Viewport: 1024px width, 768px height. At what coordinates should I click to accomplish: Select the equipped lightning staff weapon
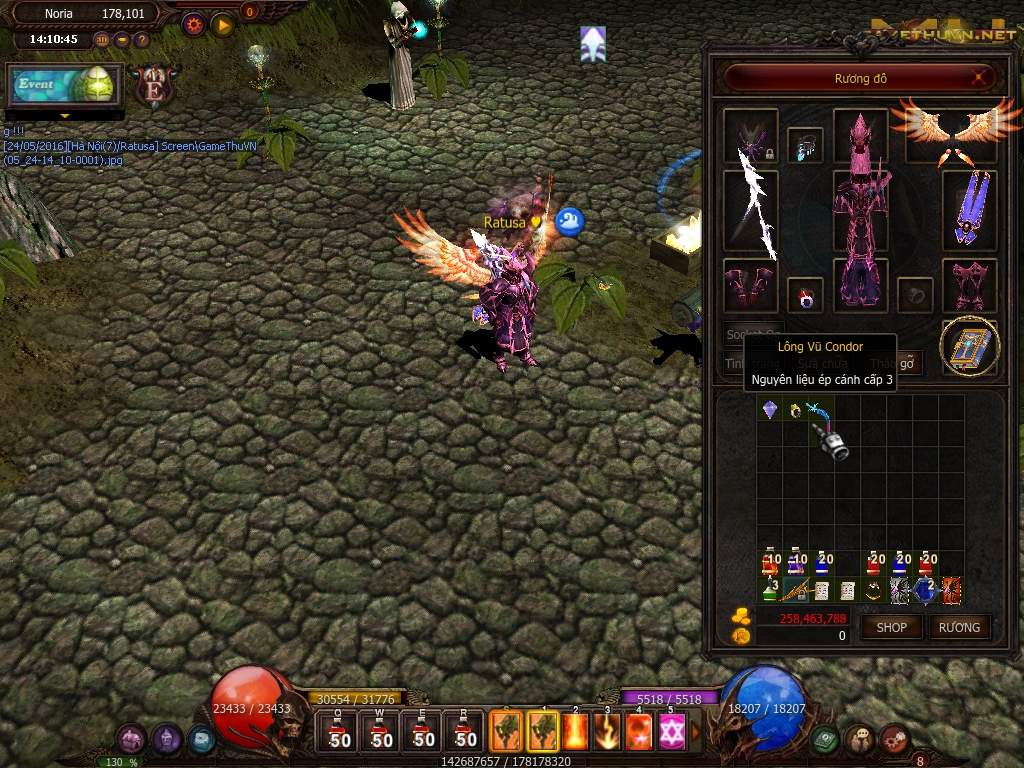[751, 210]
